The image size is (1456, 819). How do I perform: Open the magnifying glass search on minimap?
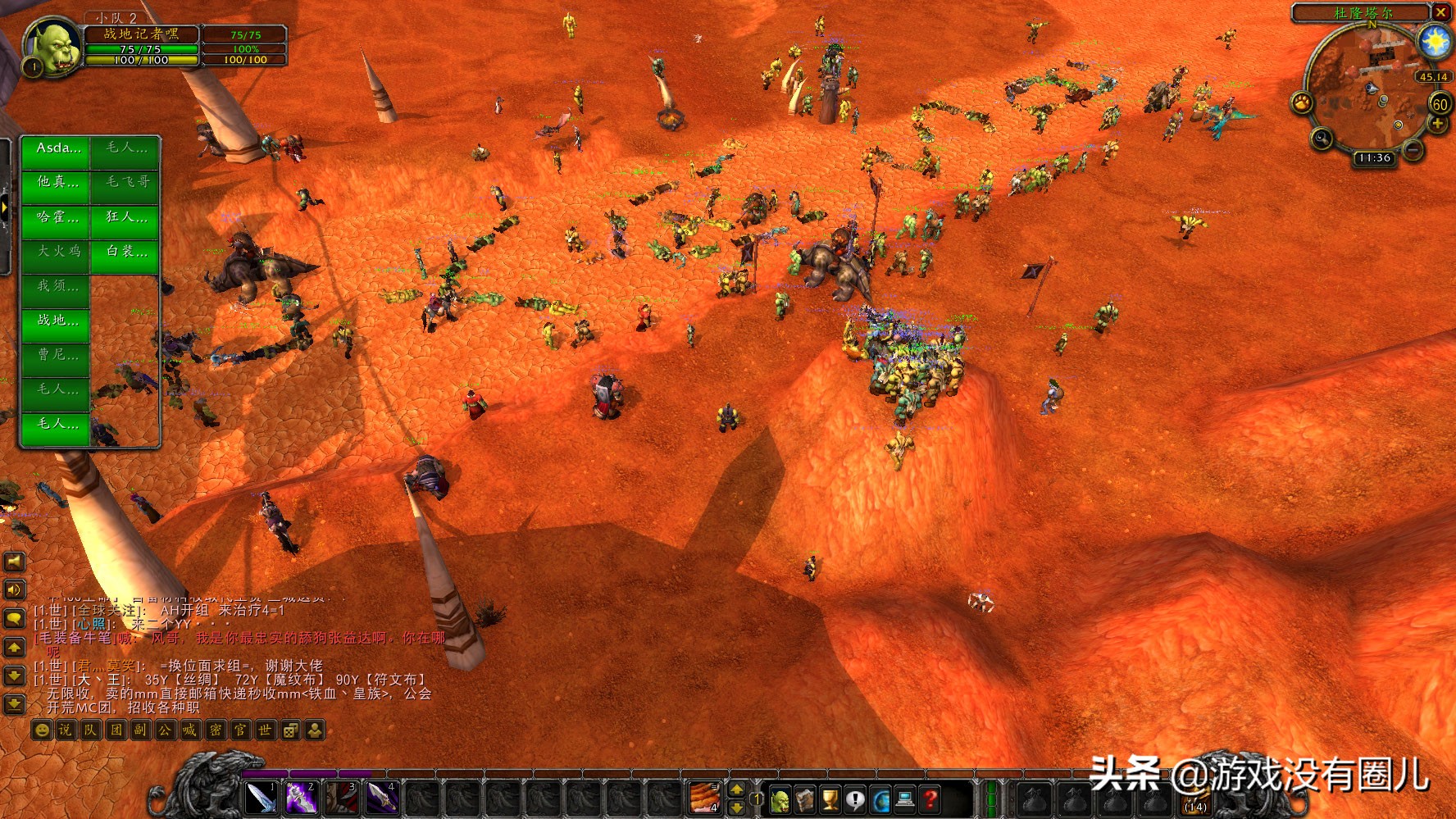click(x=1321, y=138)
